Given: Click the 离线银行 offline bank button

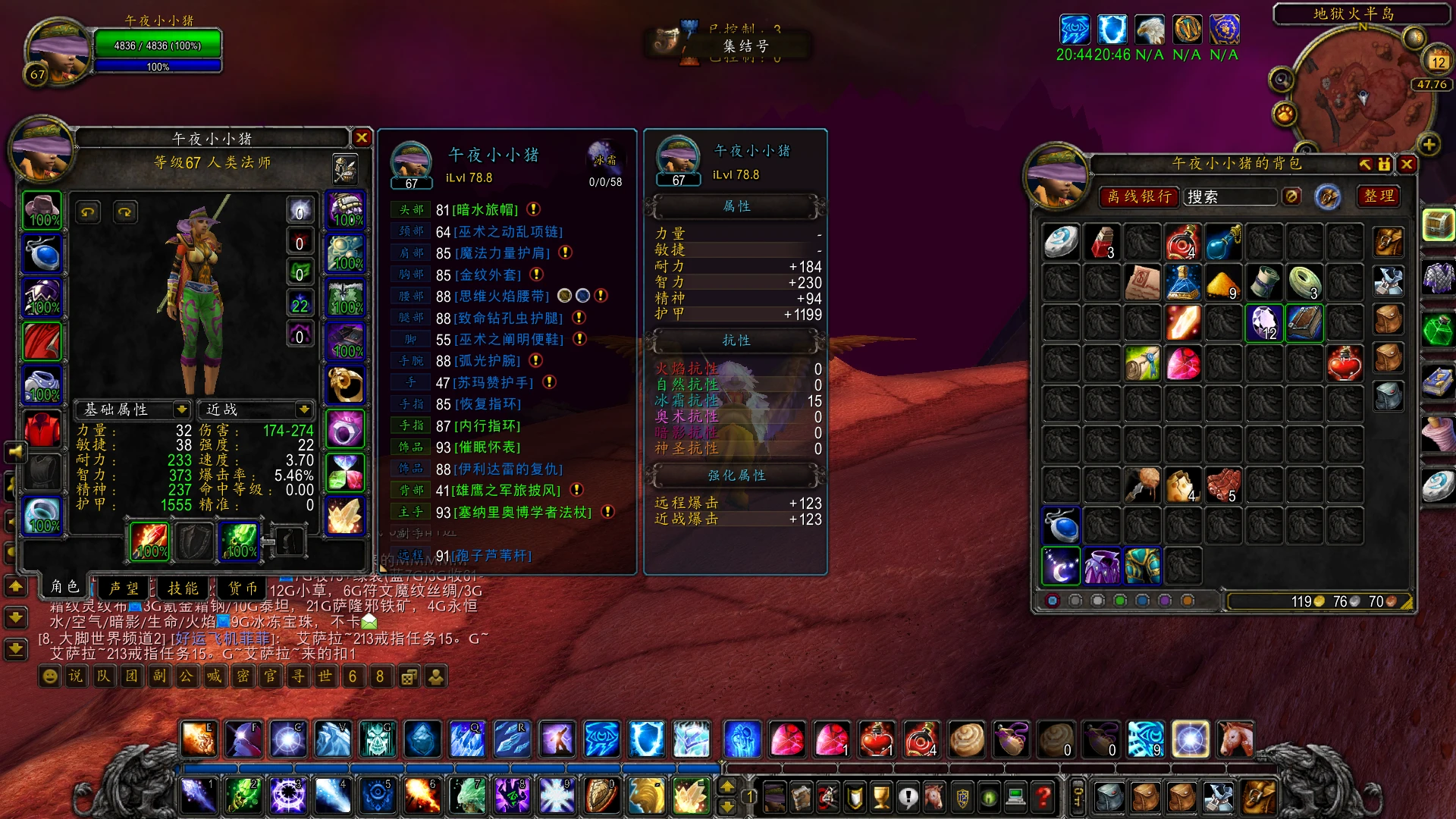Looking at the screenshot, I should 1139,196.
